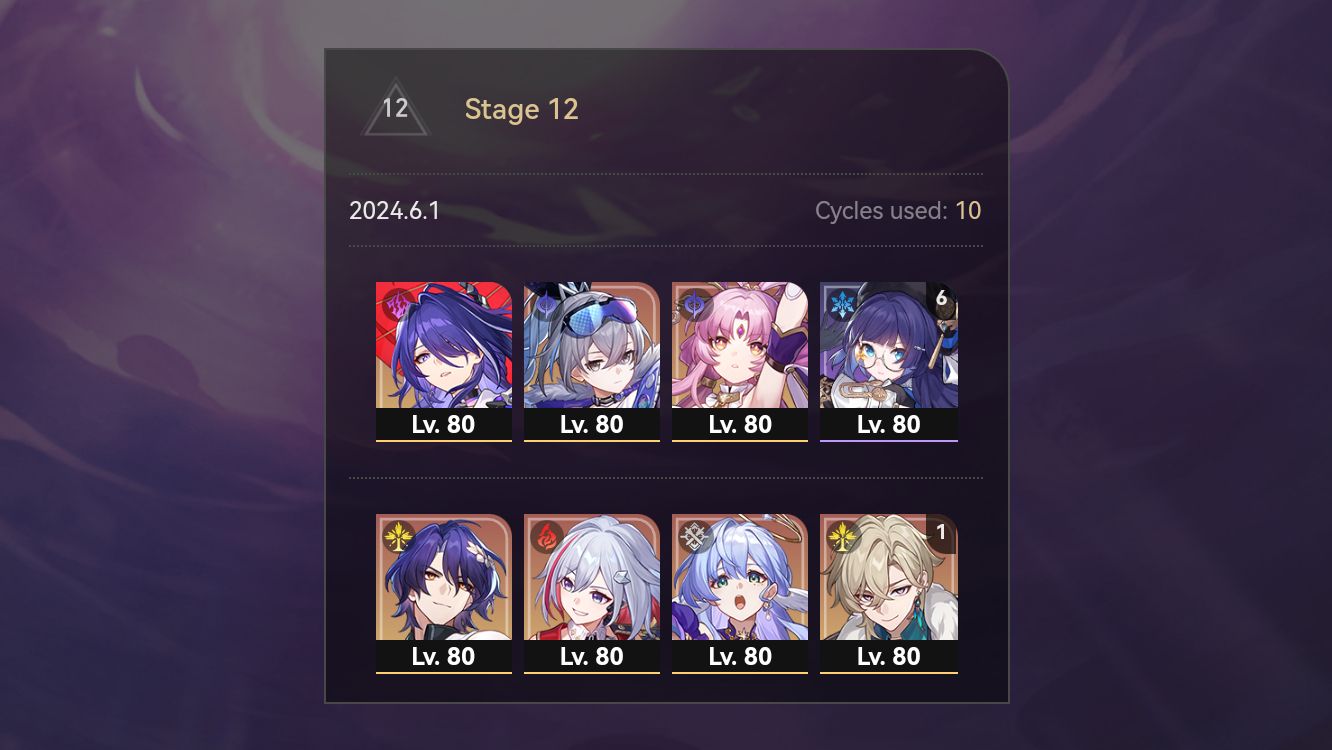Click the Stage 12 title text

click(x=521, y=109)
